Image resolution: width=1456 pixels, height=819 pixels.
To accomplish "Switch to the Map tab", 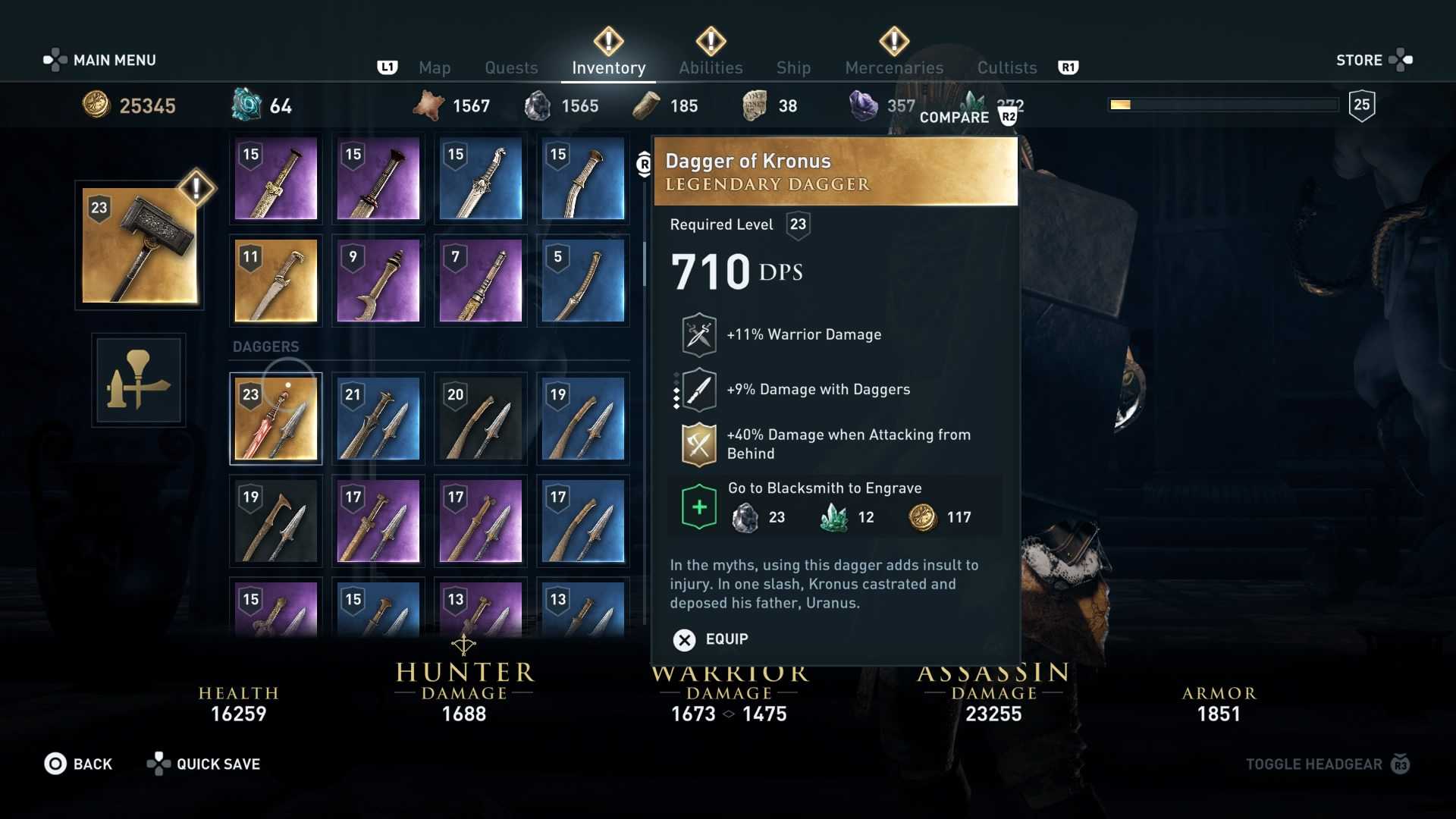I will click(x=435, y=67).
